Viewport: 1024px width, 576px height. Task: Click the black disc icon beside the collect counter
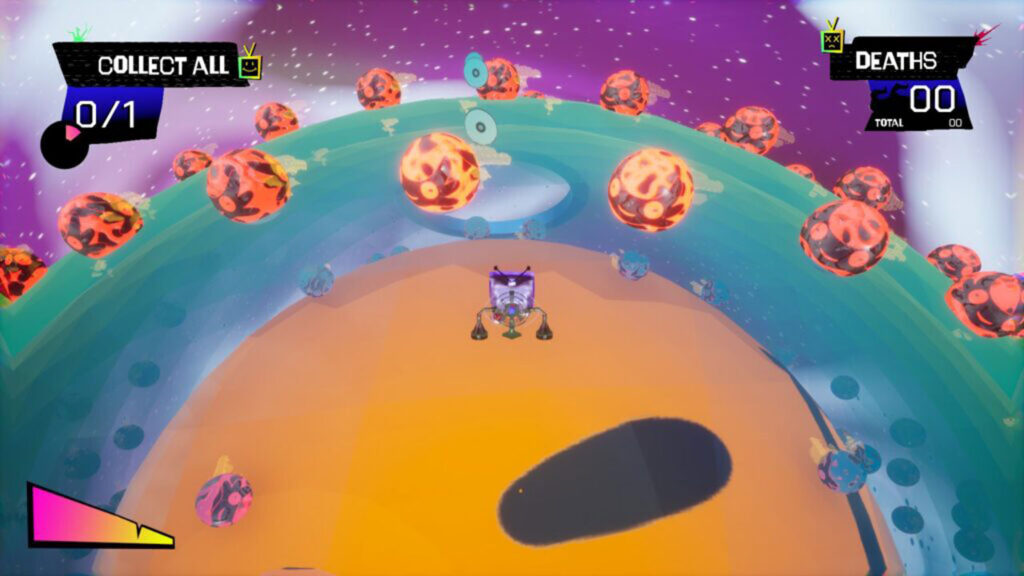pyautogui.click(x=64, y=142)
